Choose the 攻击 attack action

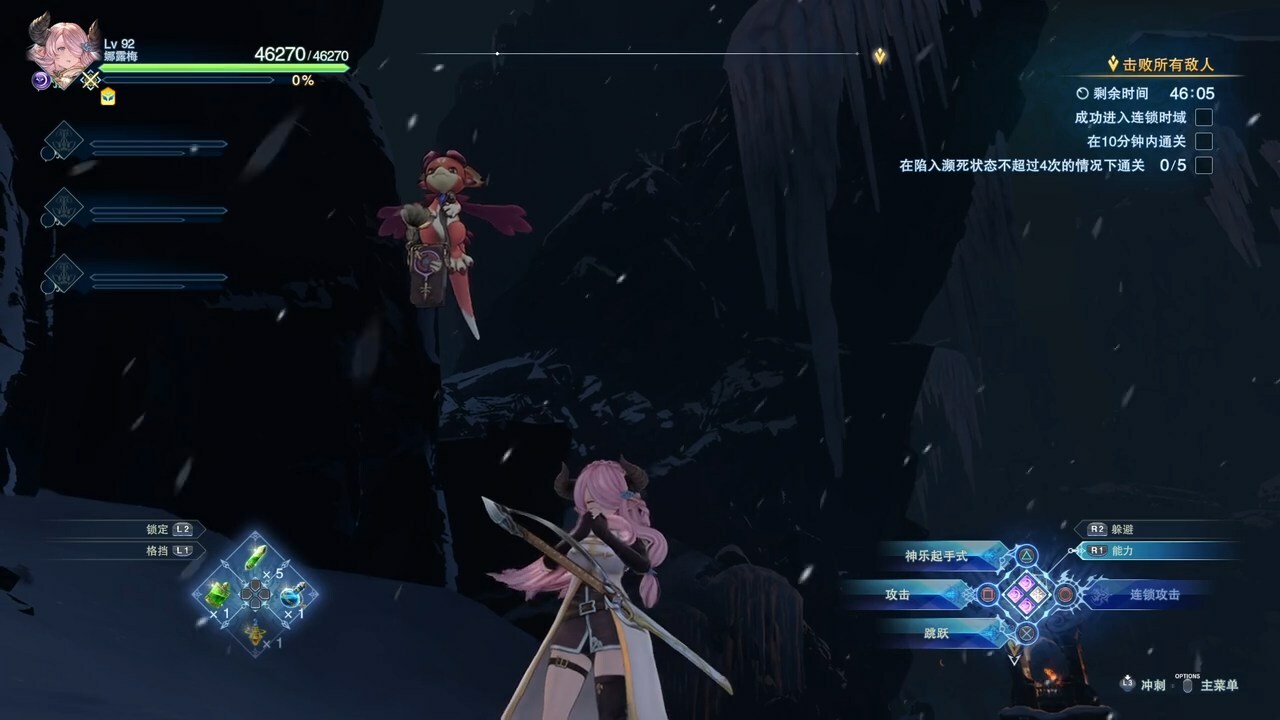tap(898, 594)
